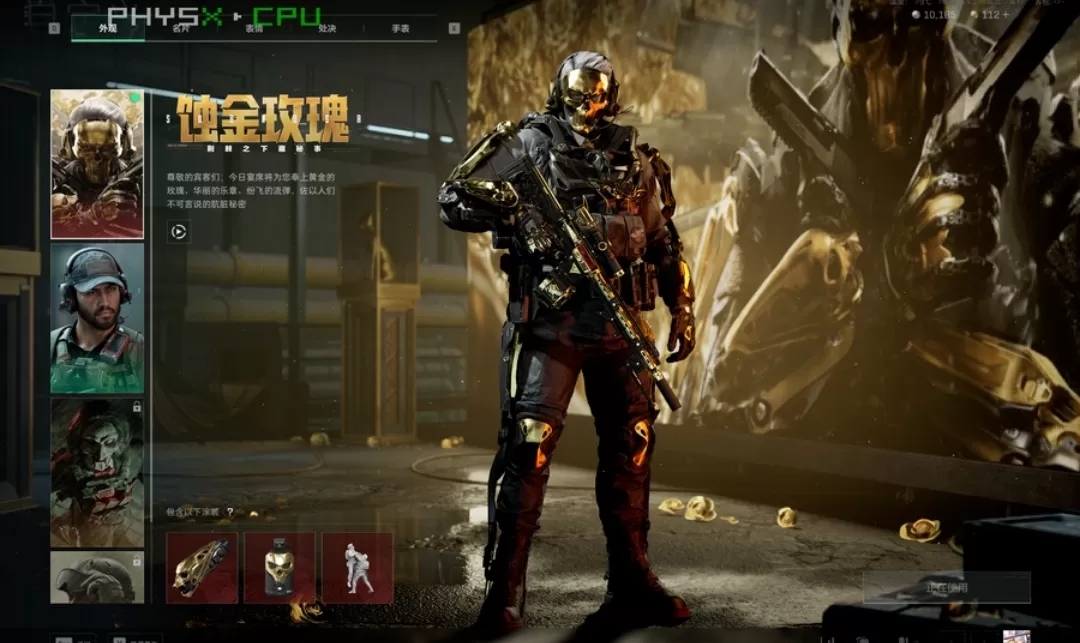View the white finishing move figure item
This screenshot has height=643, width=1080.
tap(358, 568)
